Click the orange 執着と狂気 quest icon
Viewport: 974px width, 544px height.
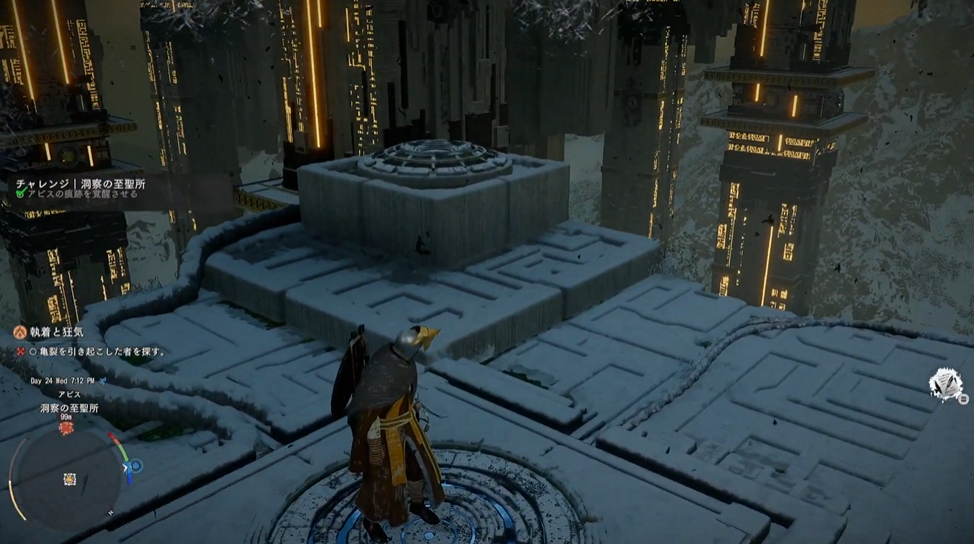click(18, 331)
